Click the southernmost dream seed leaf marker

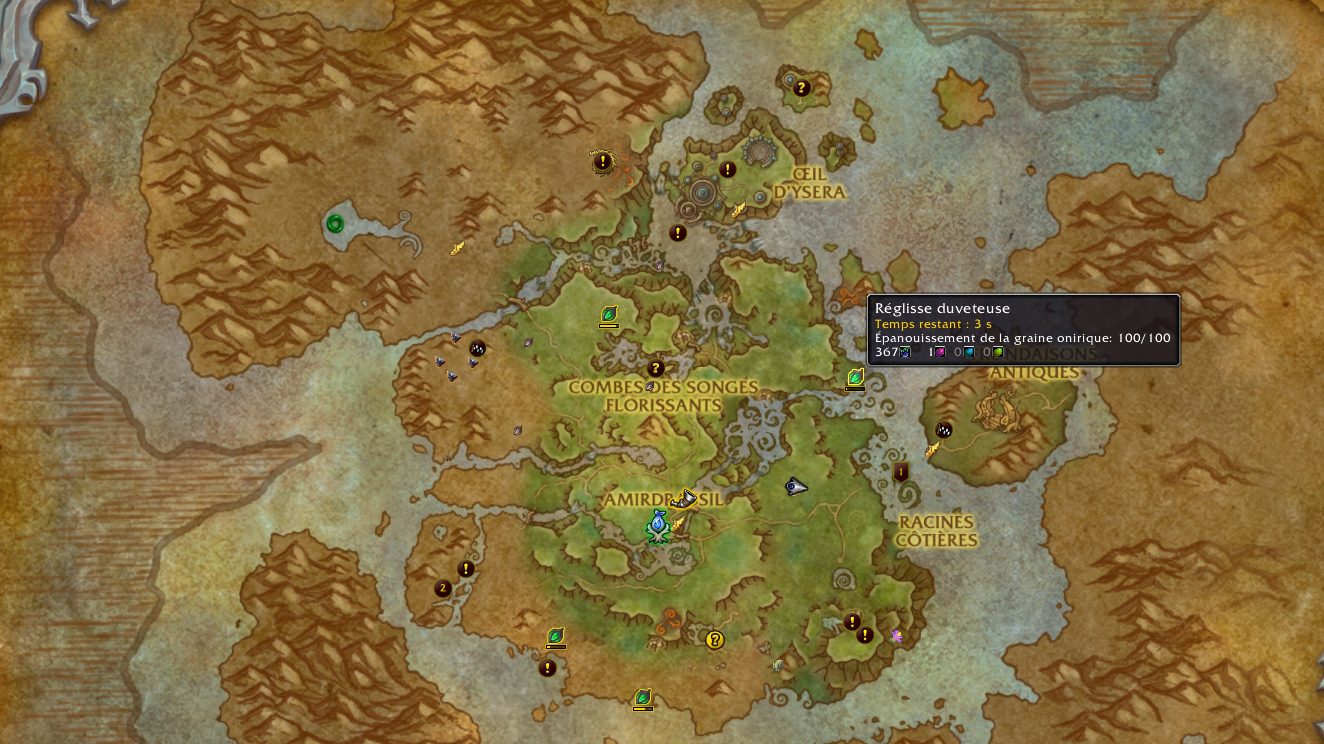643,697
